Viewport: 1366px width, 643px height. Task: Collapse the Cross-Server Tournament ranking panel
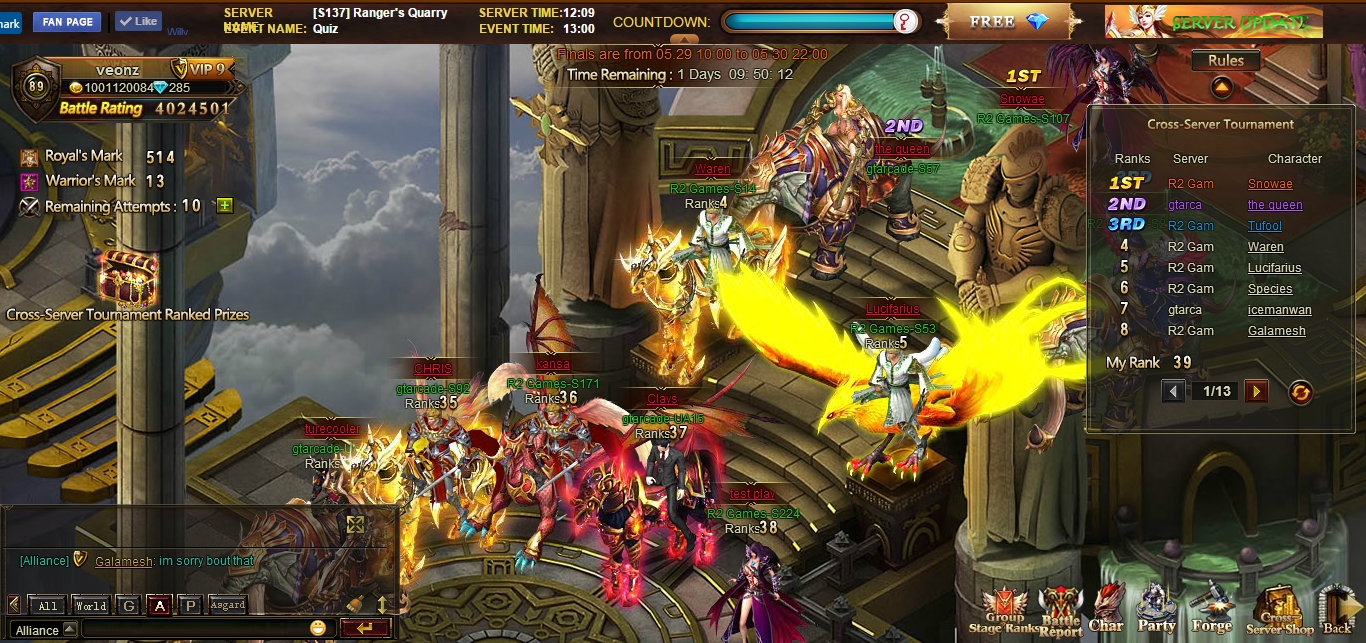point(1221,87)
